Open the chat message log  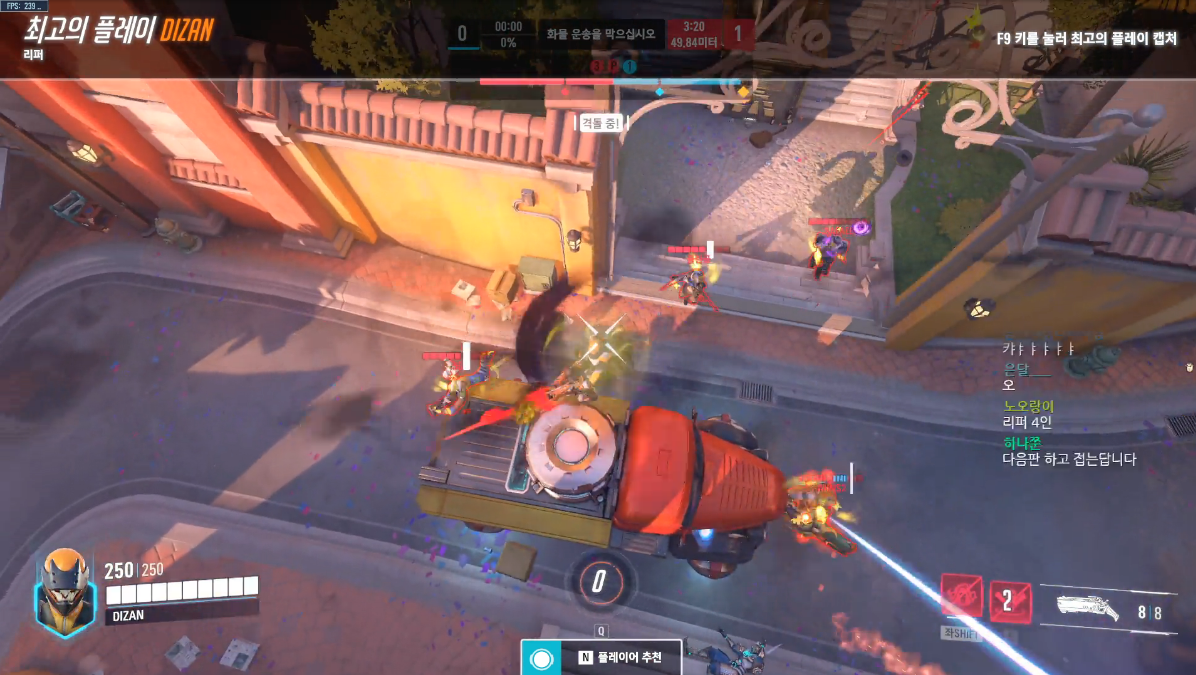[1070, 403]
